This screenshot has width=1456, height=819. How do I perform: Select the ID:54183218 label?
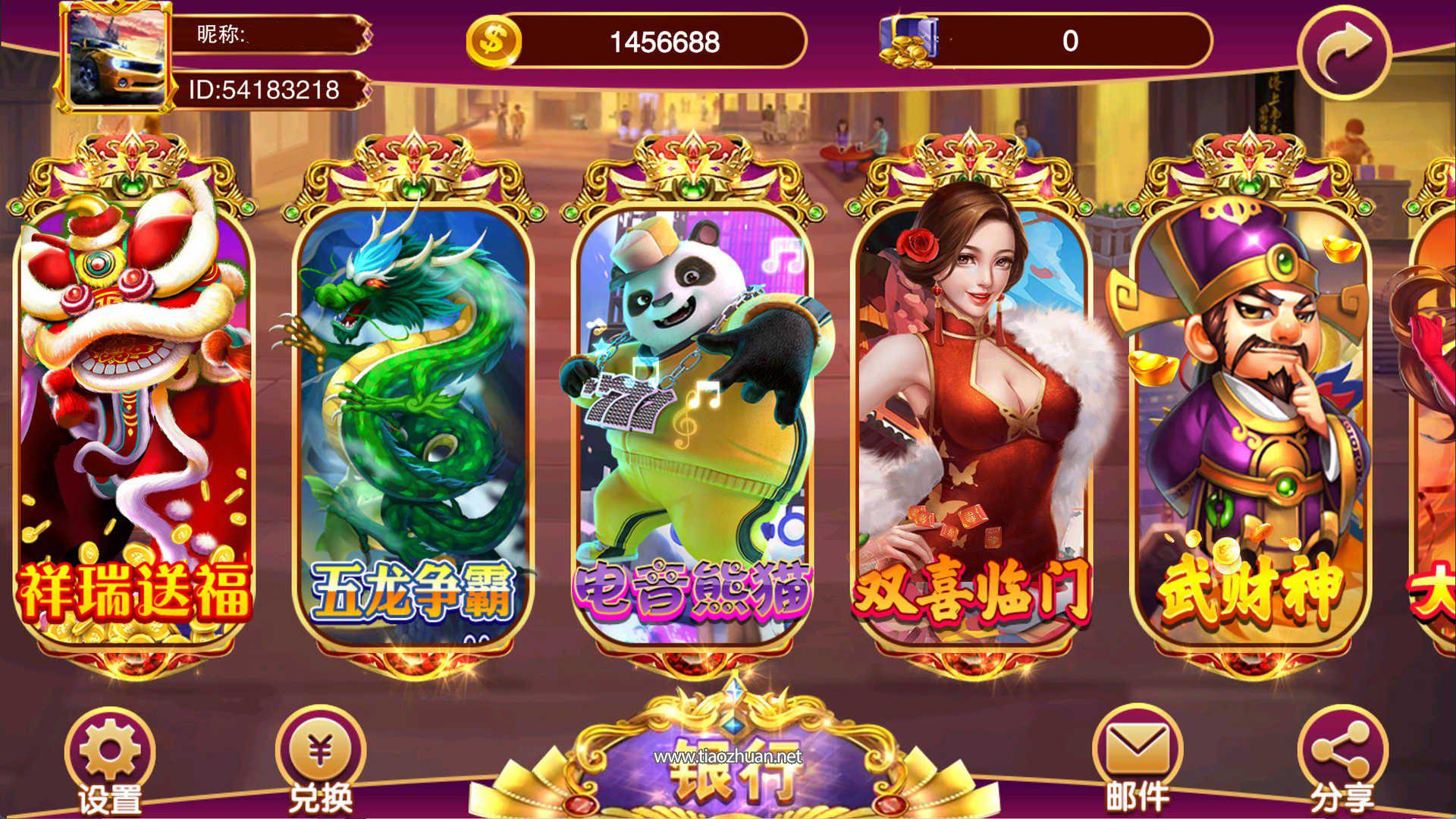[265, 89]
